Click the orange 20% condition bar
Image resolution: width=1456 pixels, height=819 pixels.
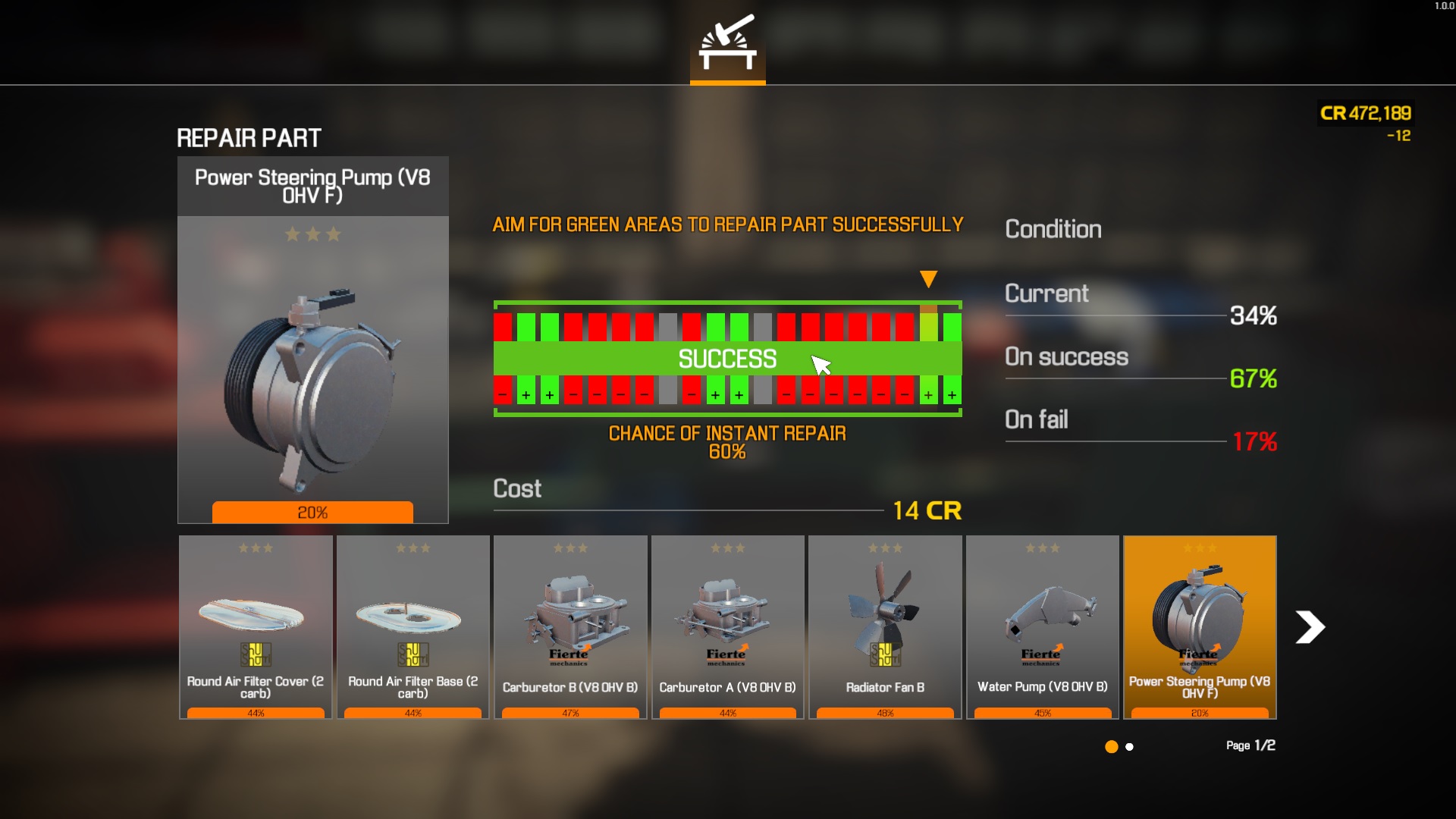tap(312, 513)
